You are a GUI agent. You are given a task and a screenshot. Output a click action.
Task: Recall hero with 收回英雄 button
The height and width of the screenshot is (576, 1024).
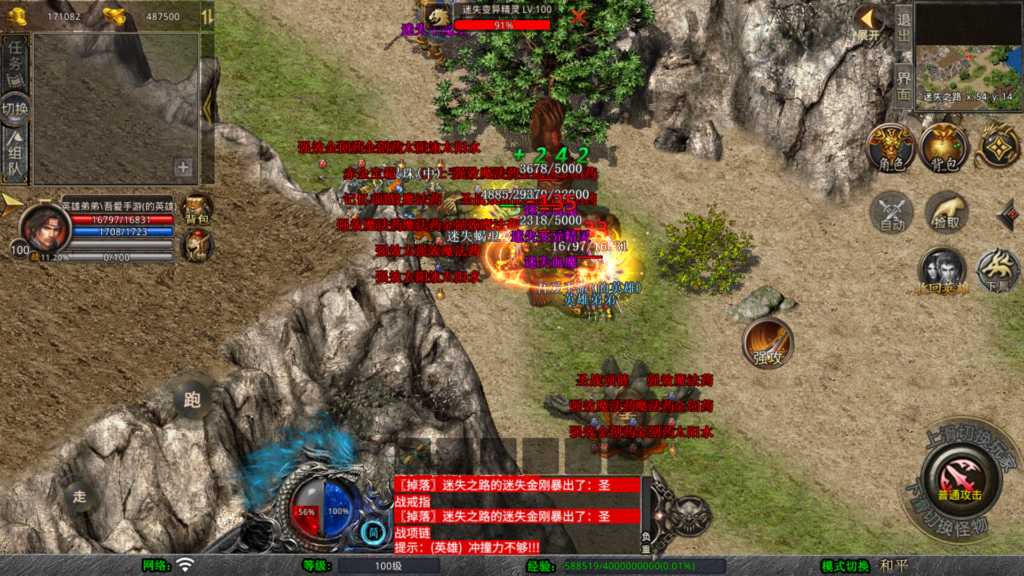pos(942,271)
